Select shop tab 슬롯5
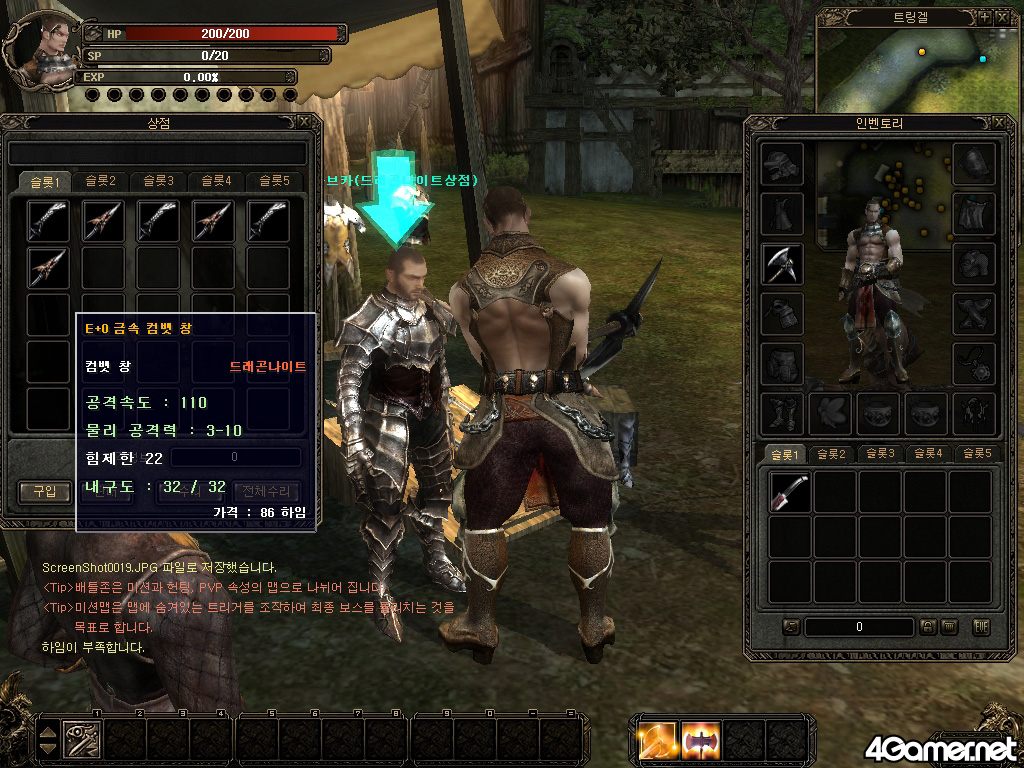1024x768 pixels. [x=272, y=181]
